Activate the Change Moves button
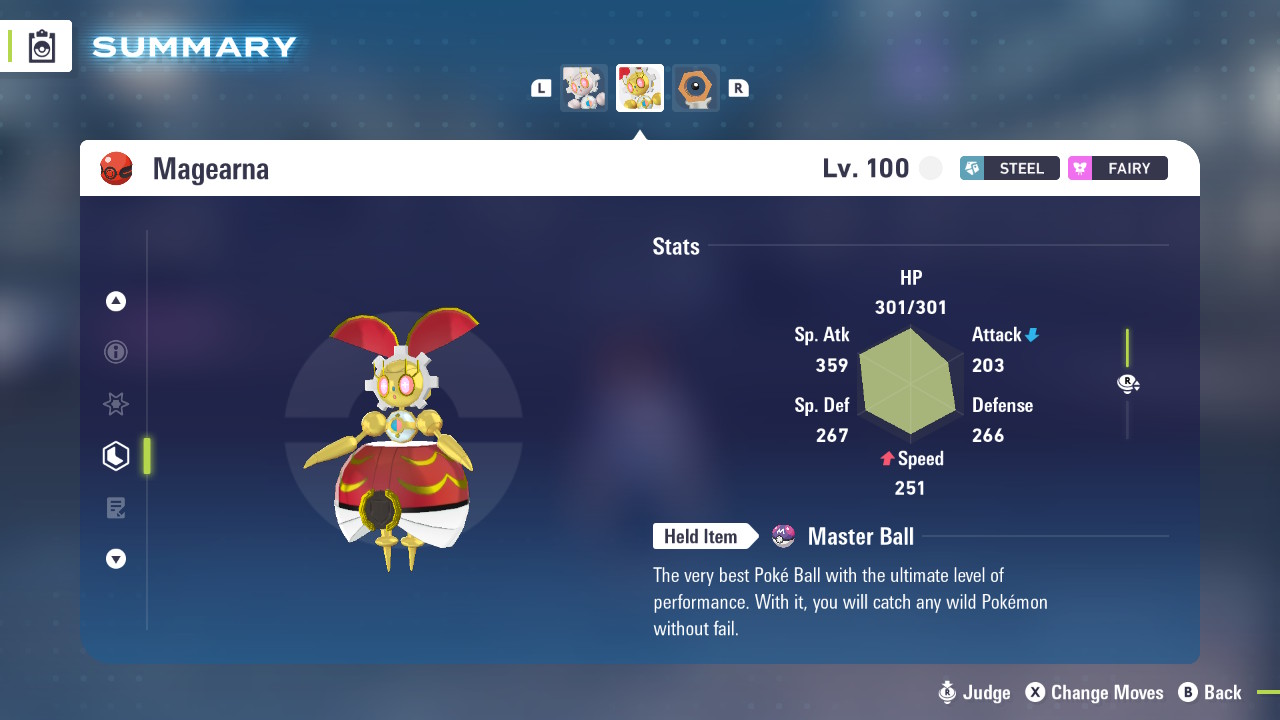This screenshot has height=720, width=1280. tap(1094, 692)
